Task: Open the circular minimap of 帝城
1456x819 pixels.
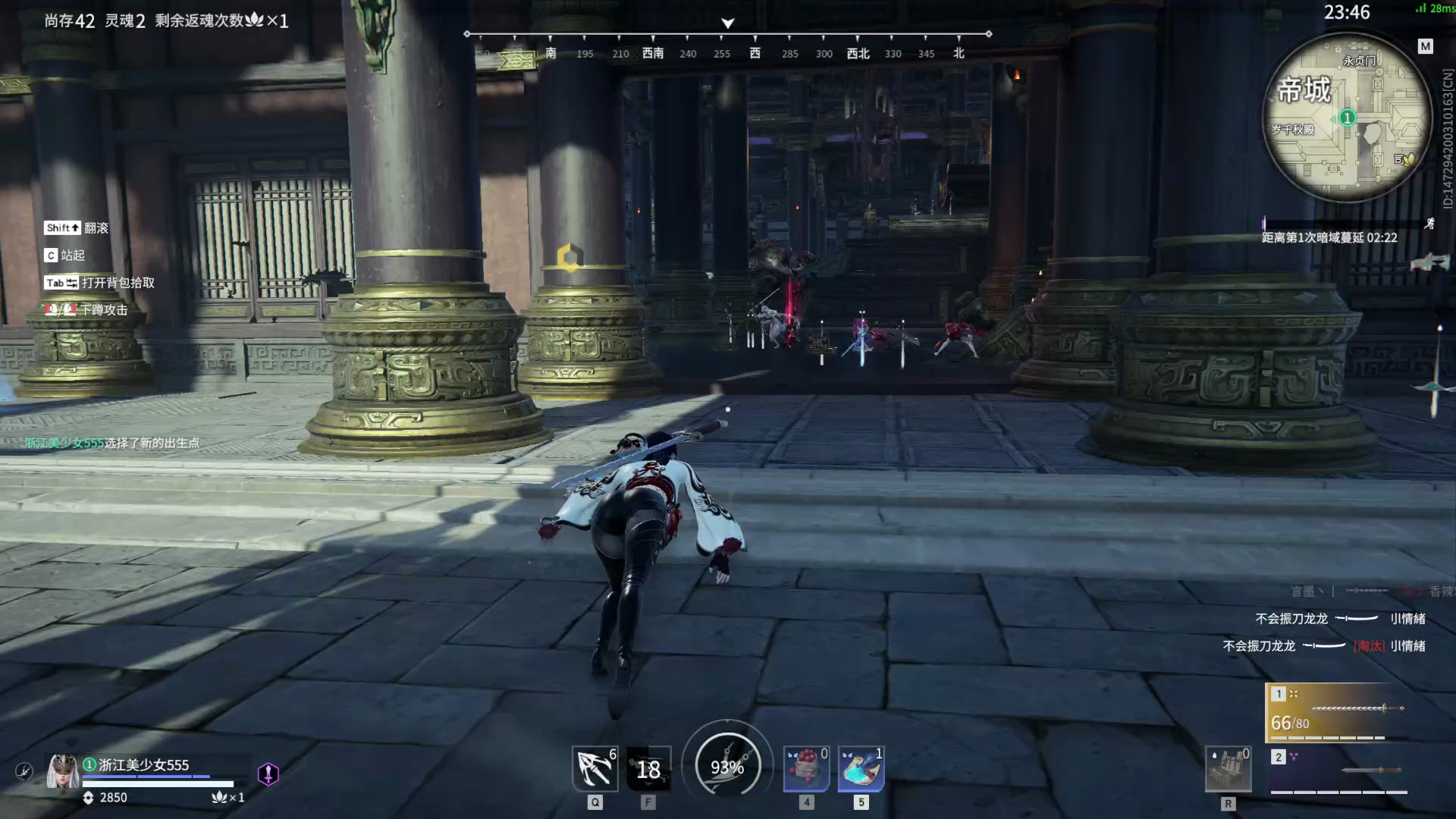Action: point(1347,118)
